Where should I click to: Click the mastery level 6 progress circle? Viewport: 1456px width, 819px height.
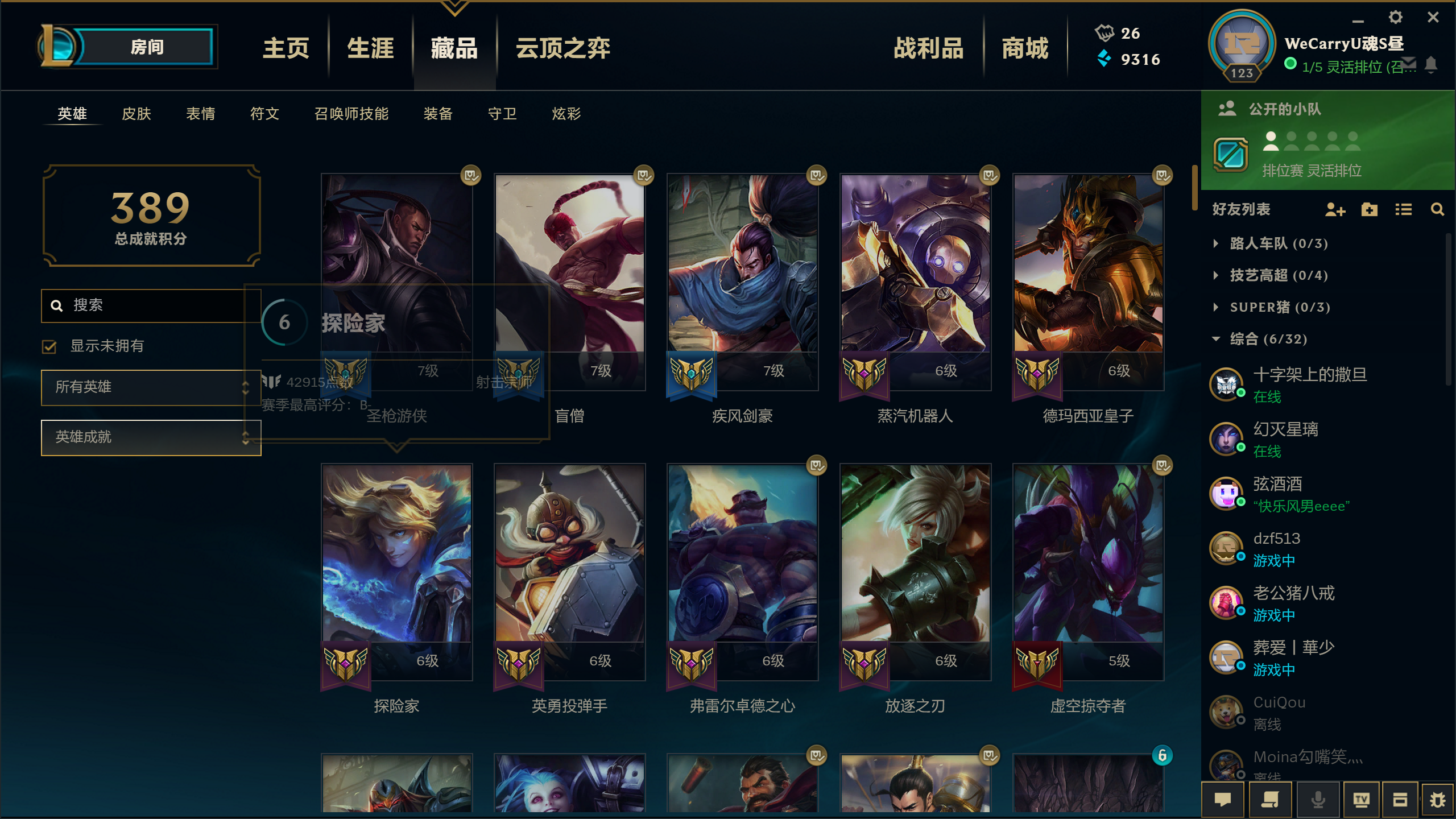coord(283,322)
